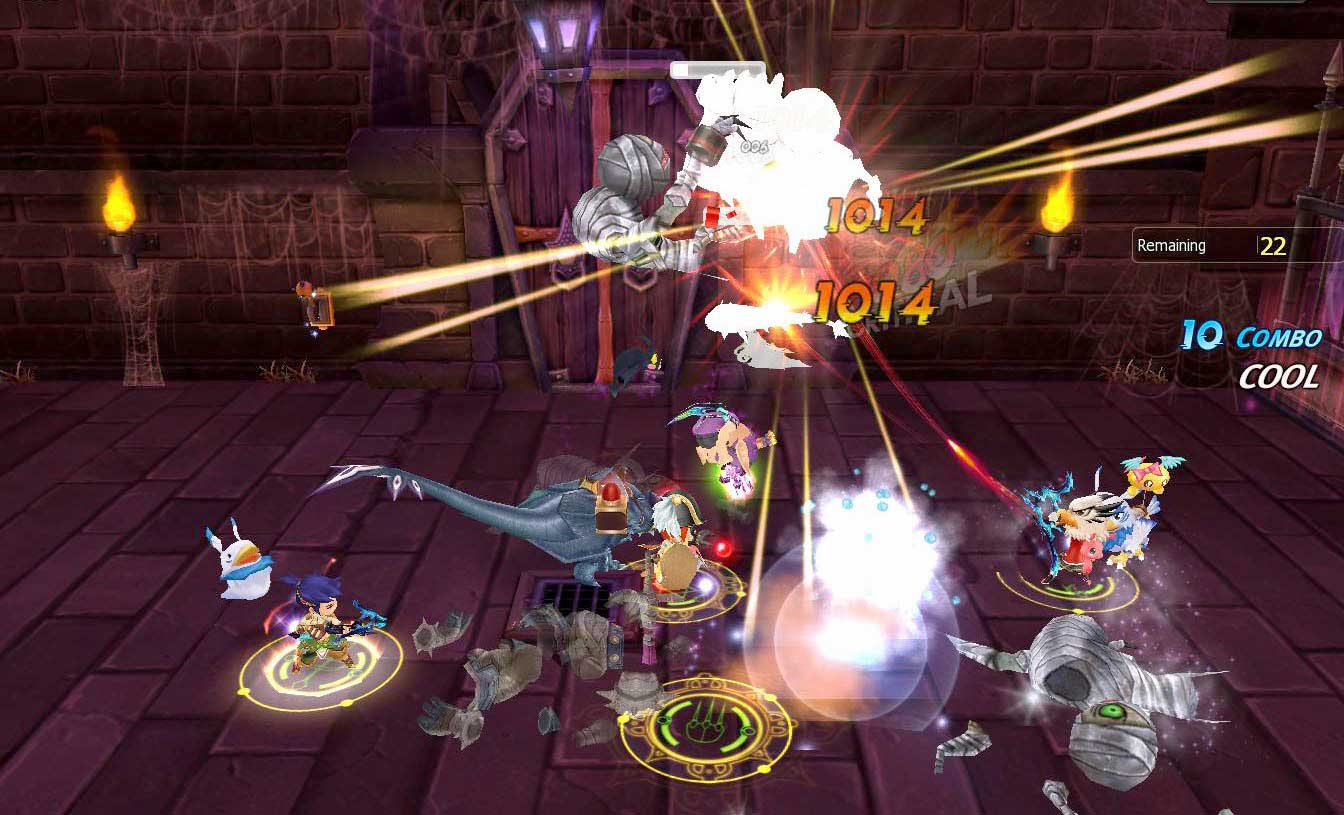The height and width of the screenshot is (815, 1344).
Task: Select the archer with blue bow
Action: pos(320,620)
